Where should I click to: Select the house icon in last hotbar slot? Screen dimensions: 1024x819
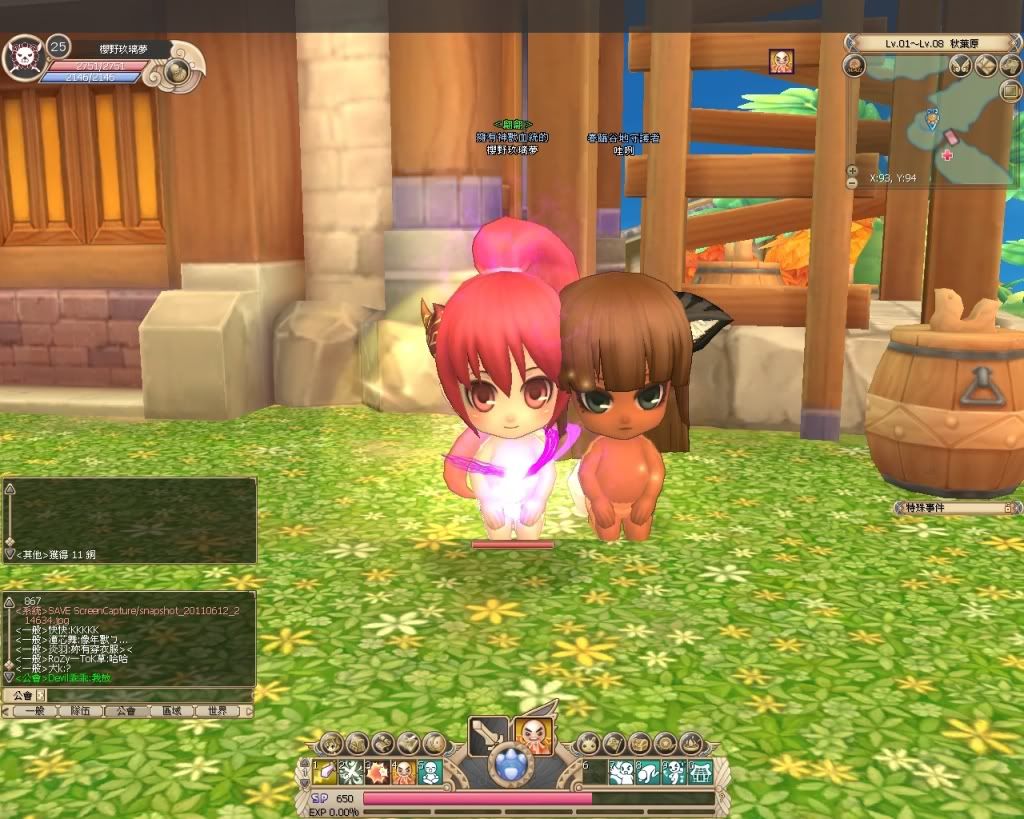(700, 771)
